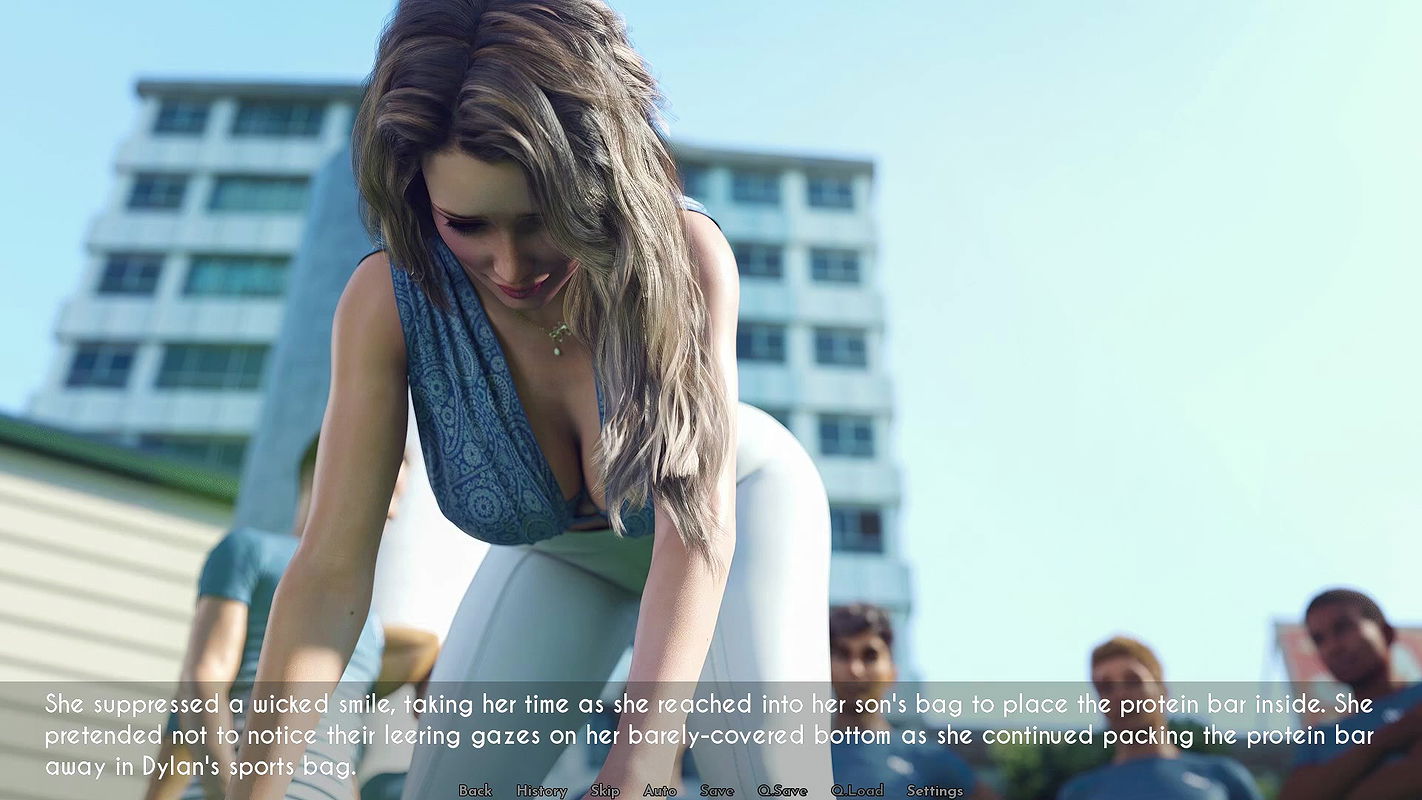Enable Auto-advance for dialogue

[x=660, y=790]
